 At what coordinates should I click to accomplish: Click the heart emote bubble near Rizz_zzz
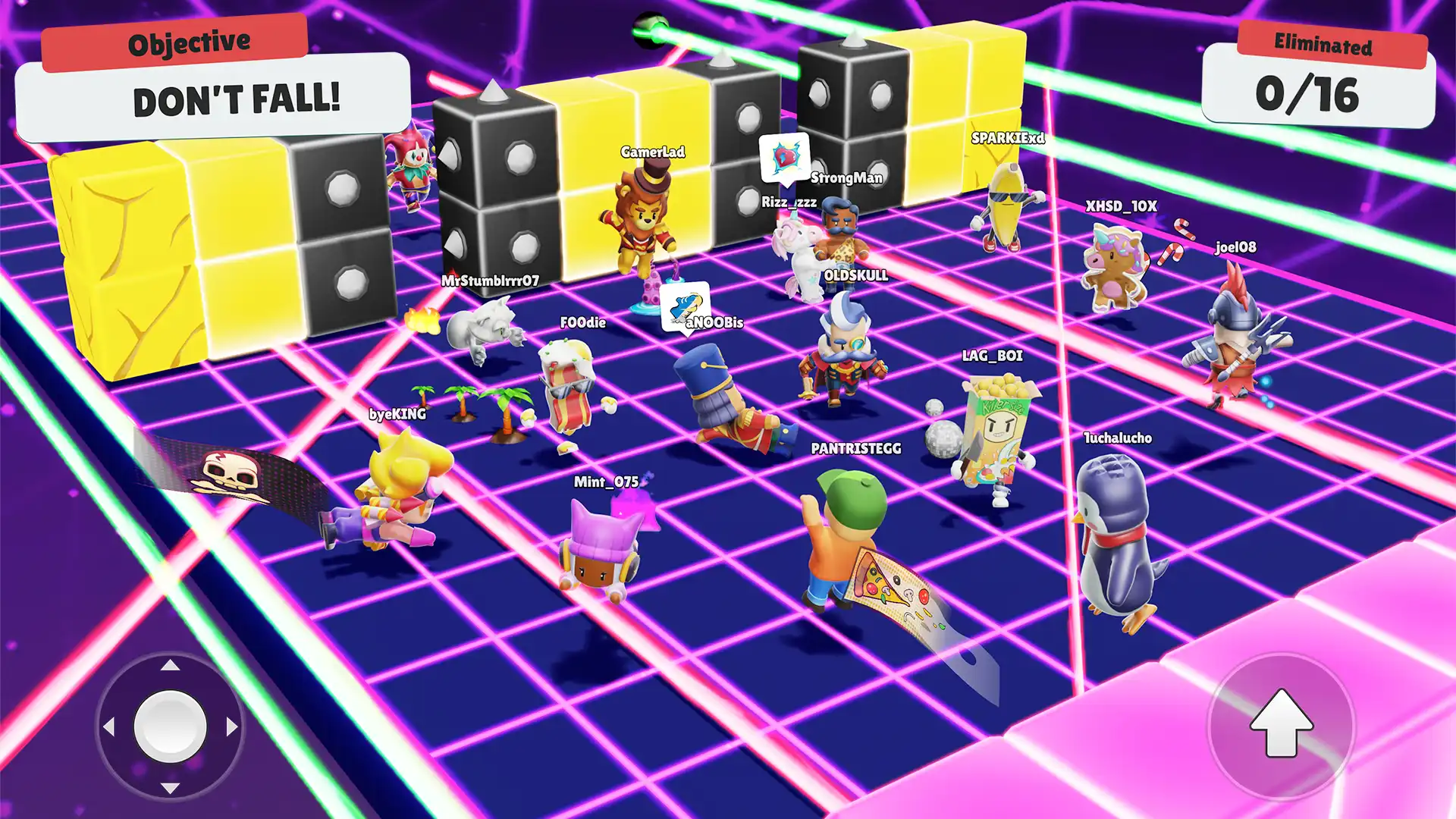click(783, 159)
